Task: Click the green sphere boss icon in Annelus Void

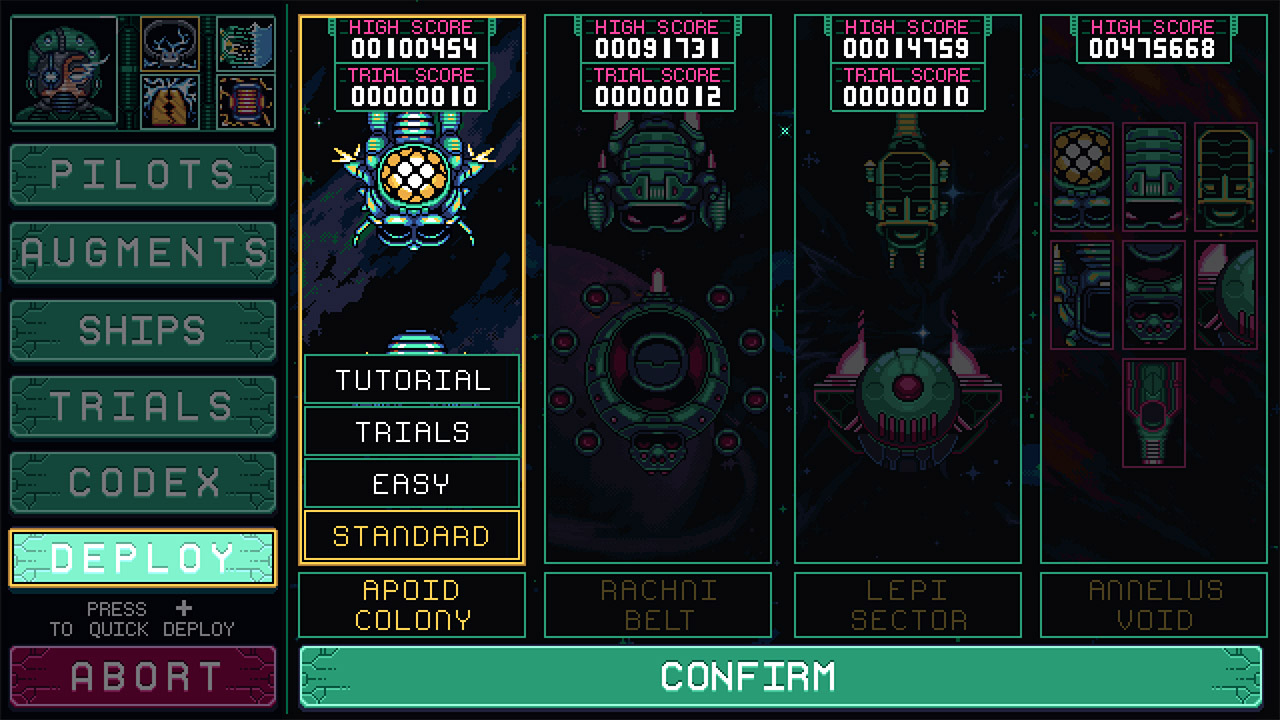Action: point(1227,295)
